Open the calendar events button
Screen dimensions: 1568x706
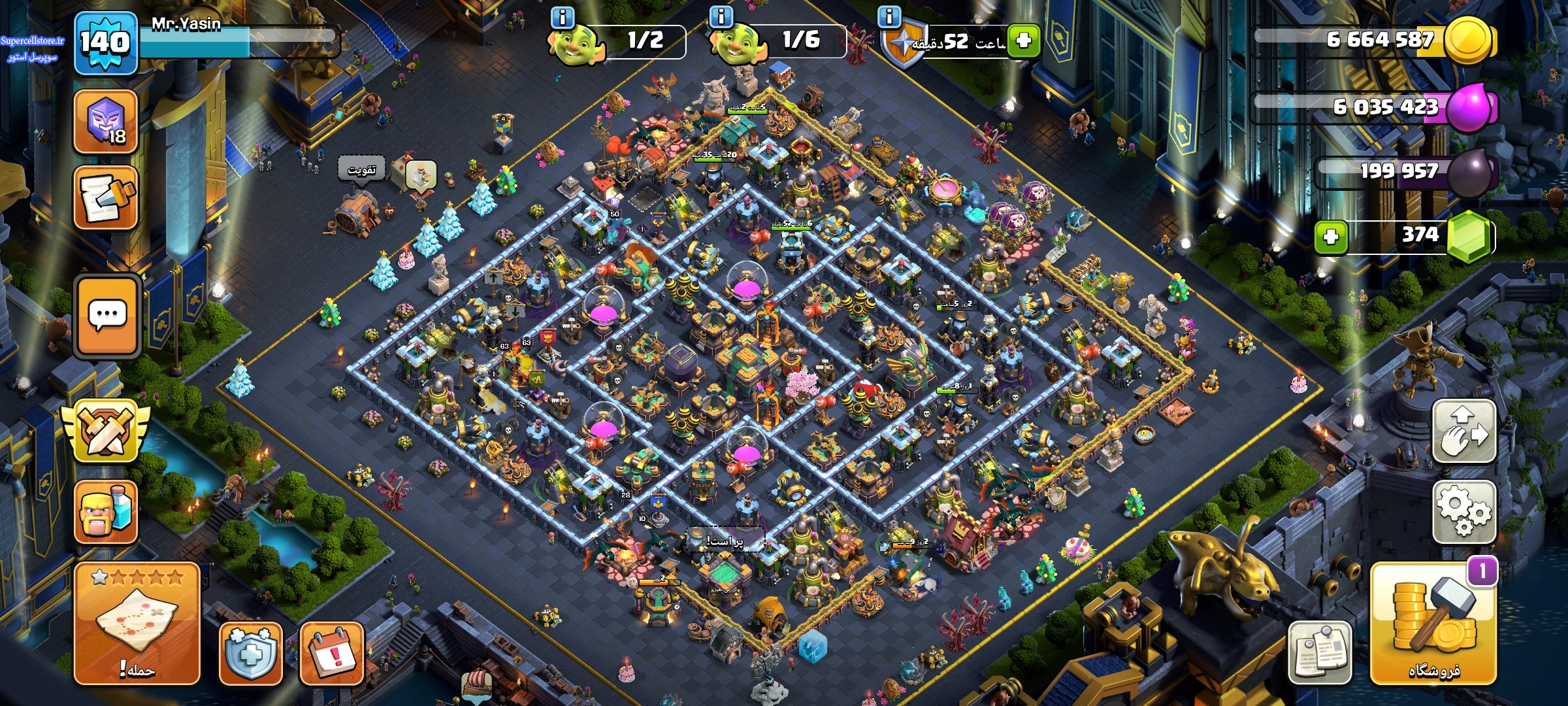[x=331, y=654]
